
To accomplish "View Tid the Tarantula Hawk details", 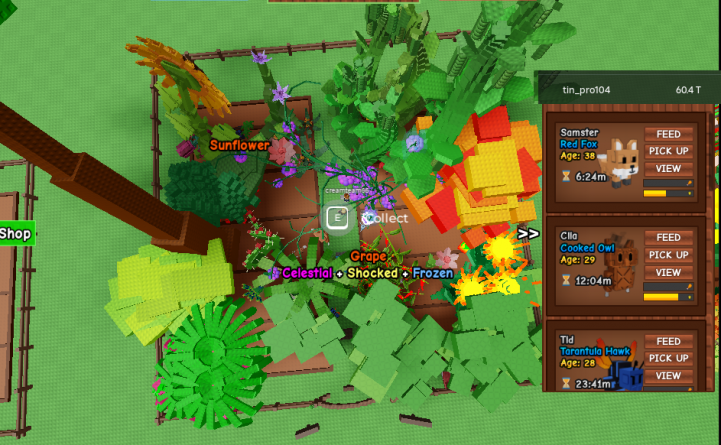I will click(x=669, y=376).
